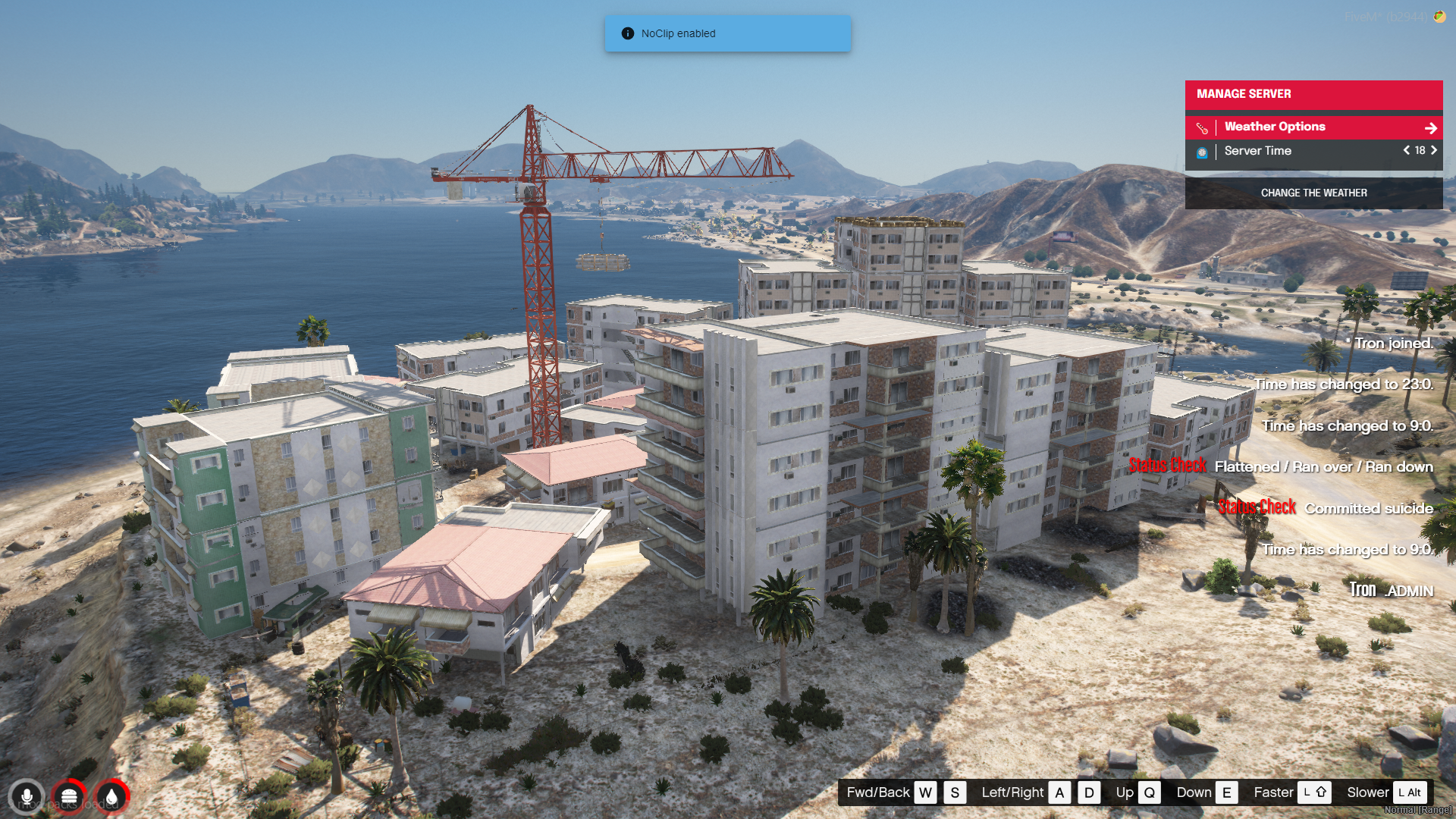Decrease server time with left arrow

coord(1406,150)
